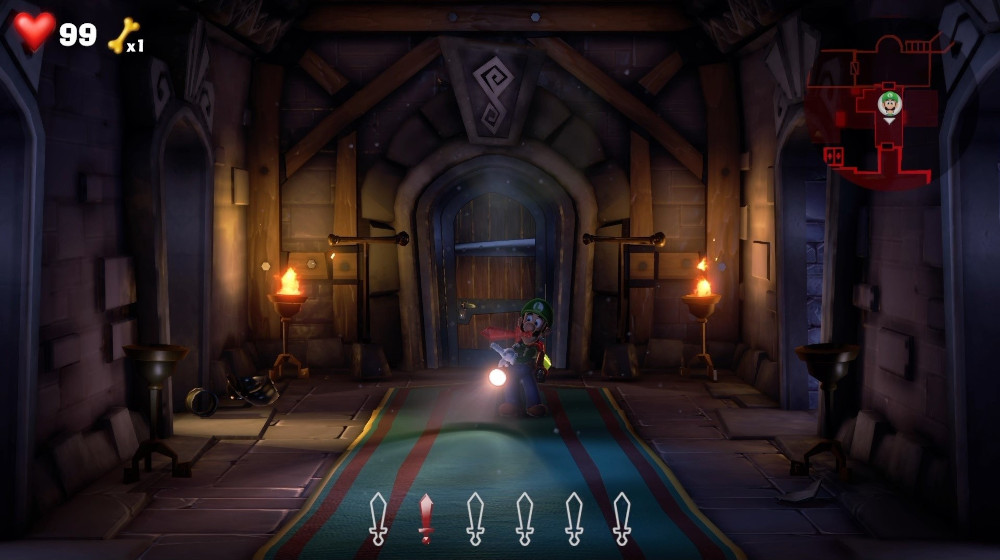Click Luigi's portrait marker on the minimap
The width and height of the screenshot is (1000, 560).
click(889, 102)
